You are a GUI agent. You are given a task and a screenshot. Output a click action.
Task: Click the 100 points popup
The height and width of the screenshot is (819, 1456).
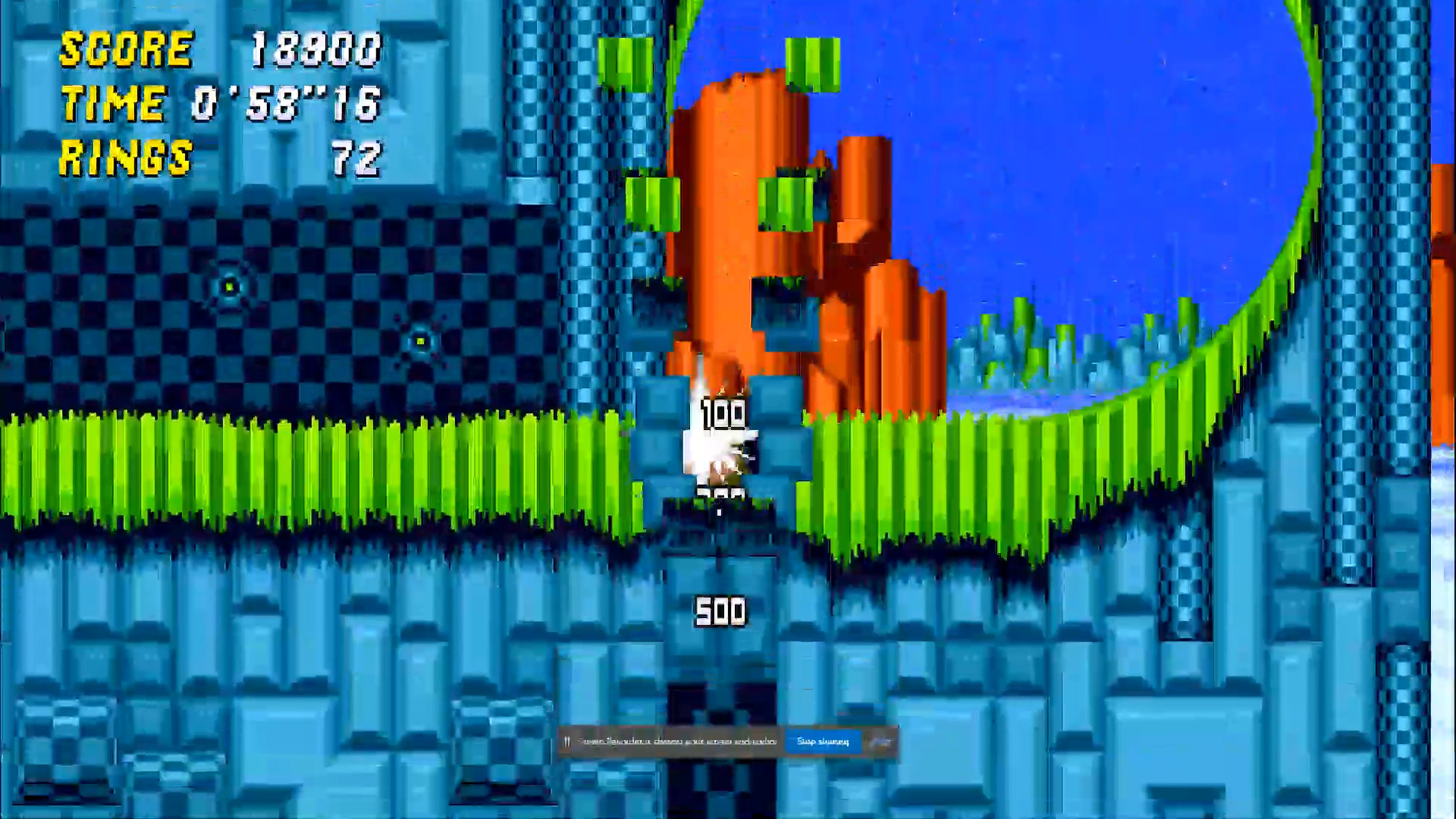(x=720, y=413)
